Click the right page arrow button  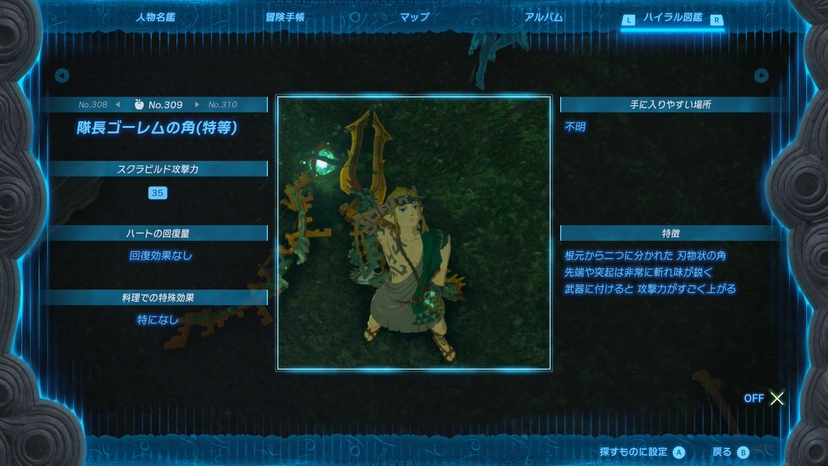pos(761,75)
